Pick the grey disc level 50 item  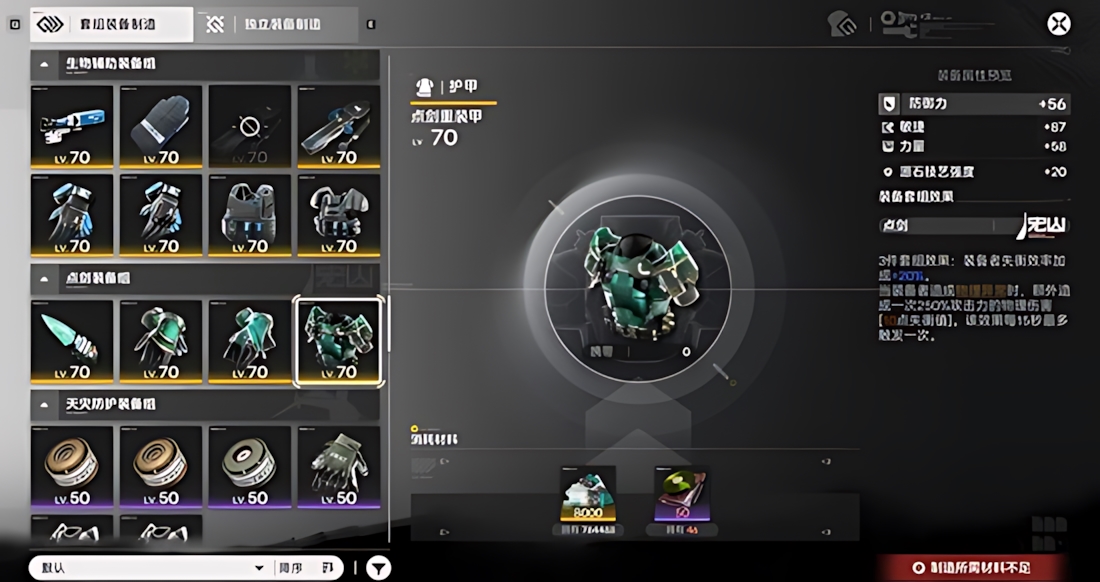point(250,468)
